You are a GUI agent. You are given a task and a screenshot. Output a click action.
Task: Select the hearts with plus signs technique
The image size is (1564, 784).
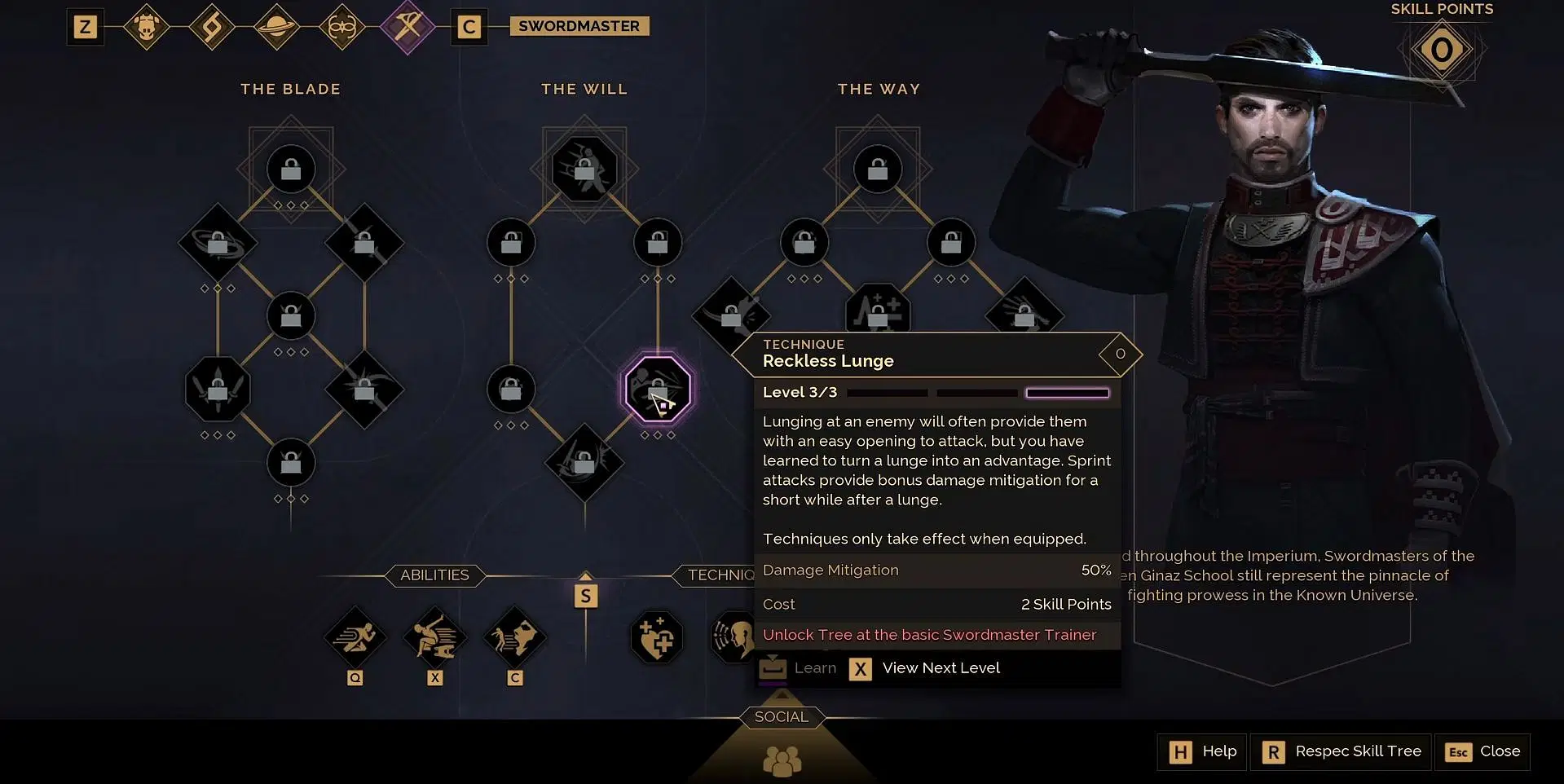[657, 637]
